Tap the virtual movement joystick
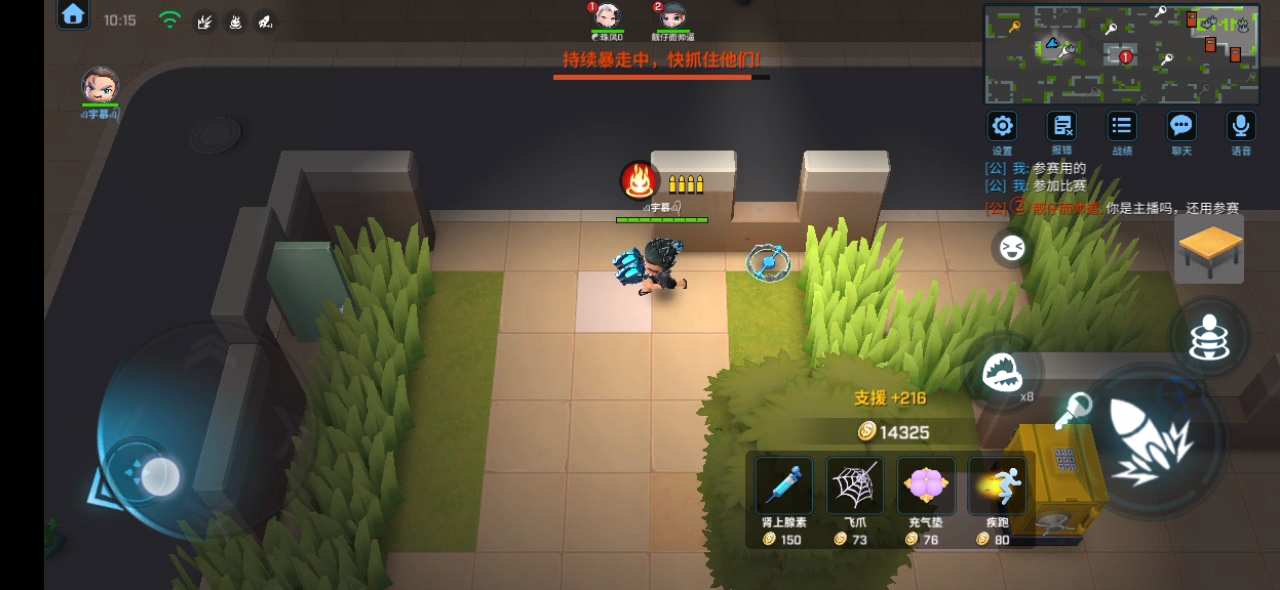 [159, 476]
